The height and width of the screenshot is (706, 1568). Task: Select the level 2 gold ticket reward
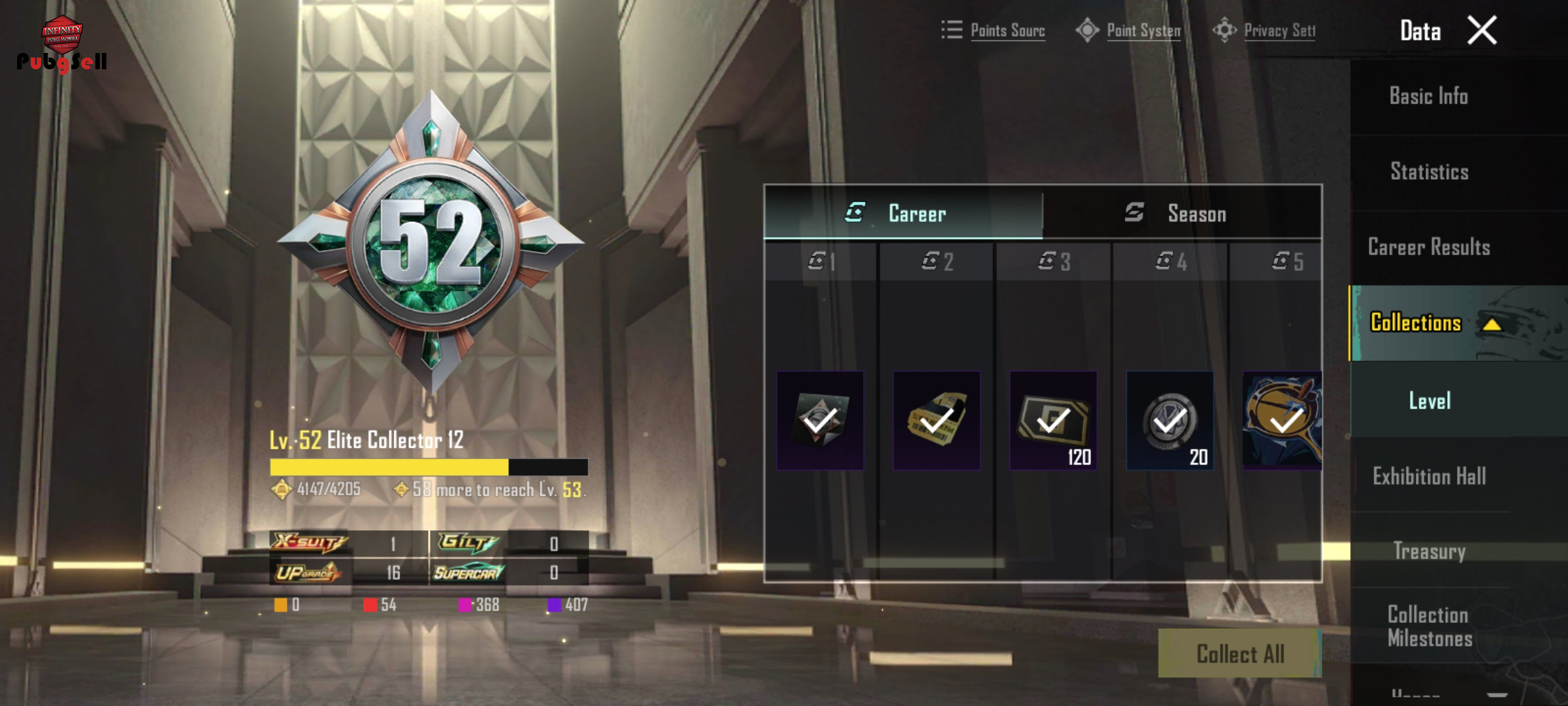(x=936, y=420)
